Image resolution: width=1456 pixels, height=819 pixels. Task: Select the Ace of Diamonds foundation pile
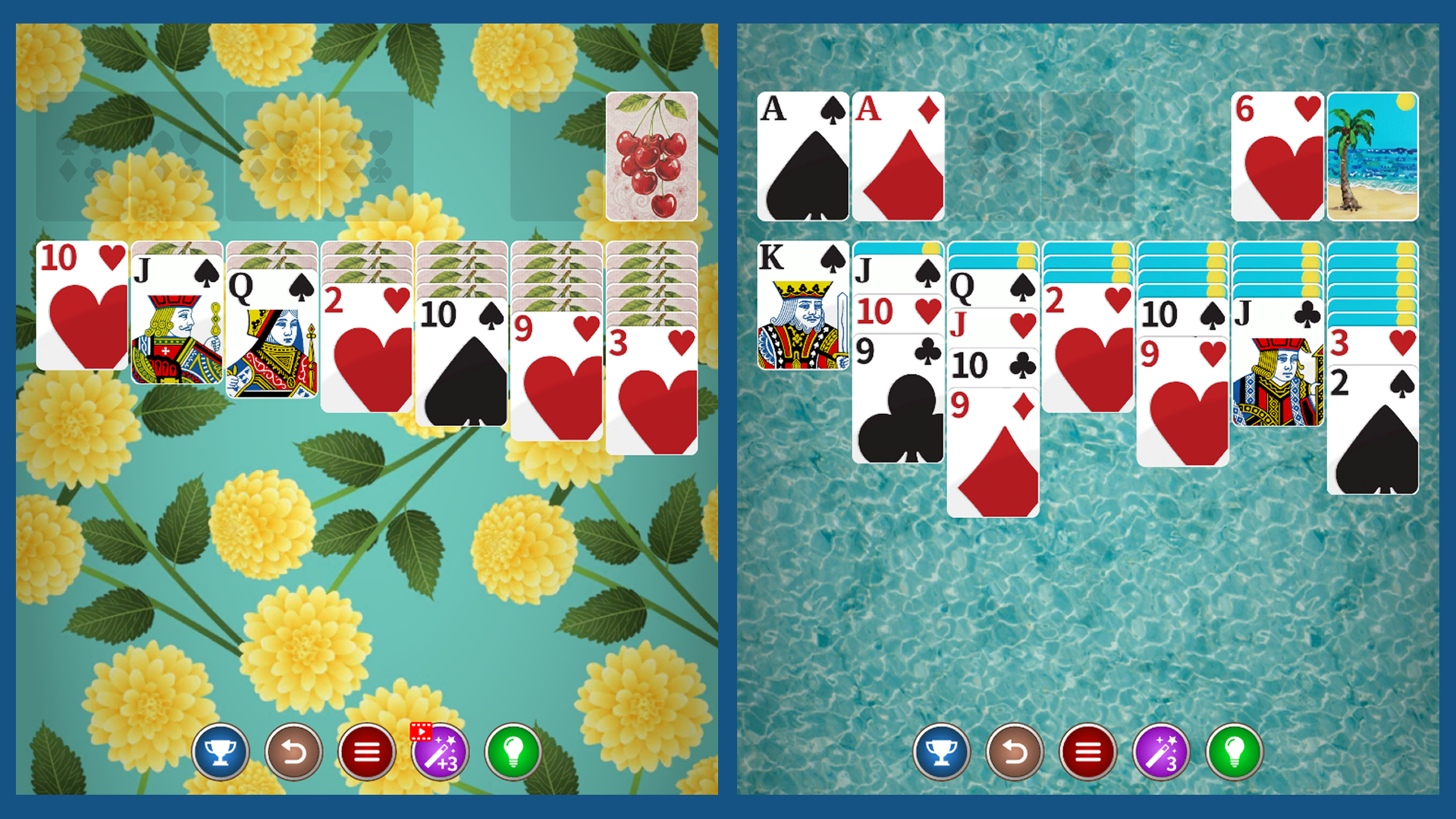897,157
